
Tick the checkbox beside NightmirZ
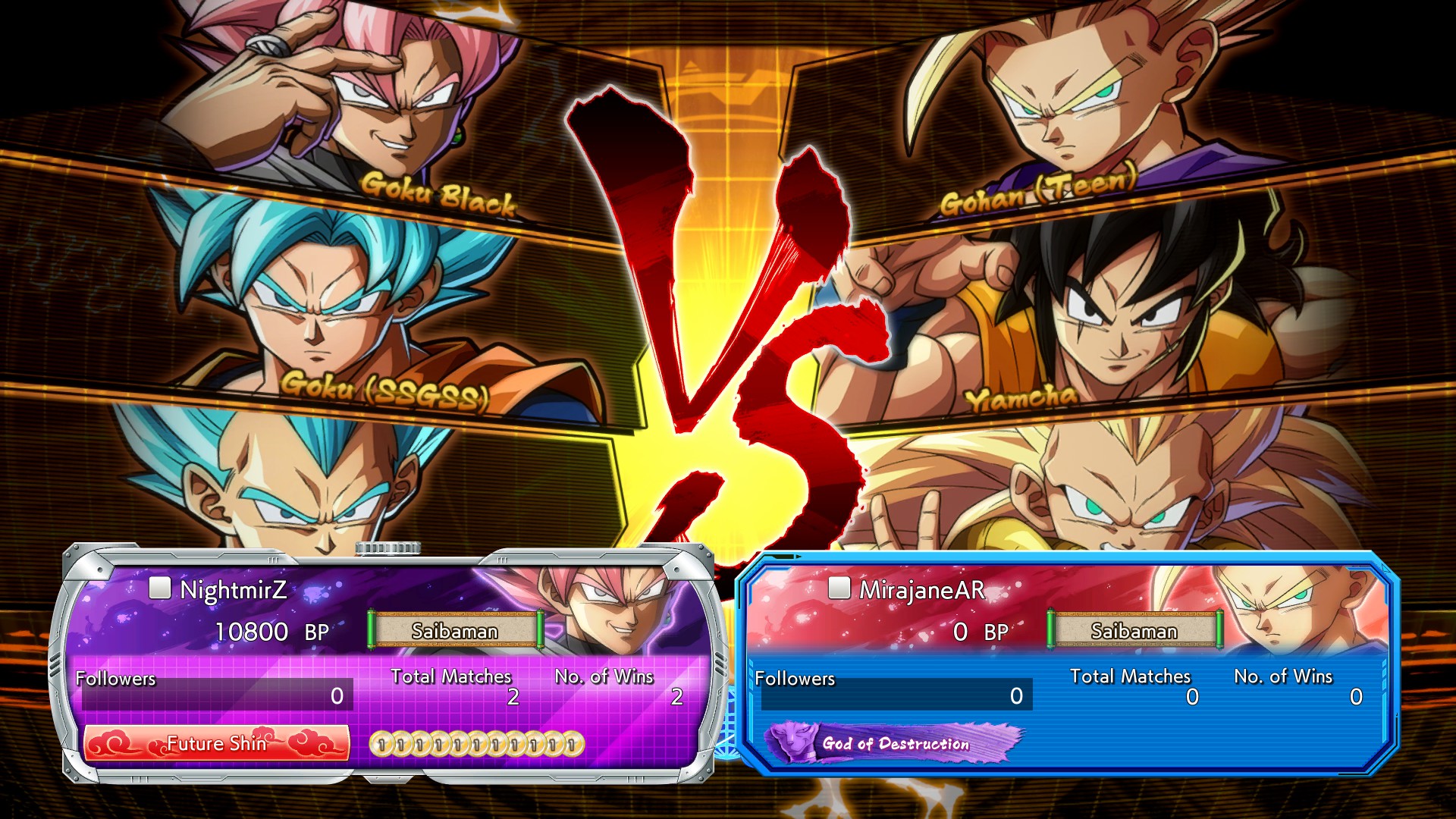point(159,588)
